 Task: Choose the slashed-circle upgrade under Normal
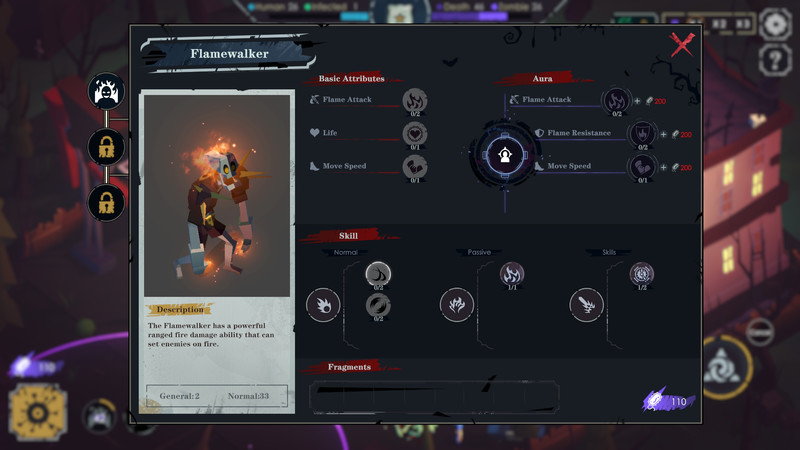point(378,304)
